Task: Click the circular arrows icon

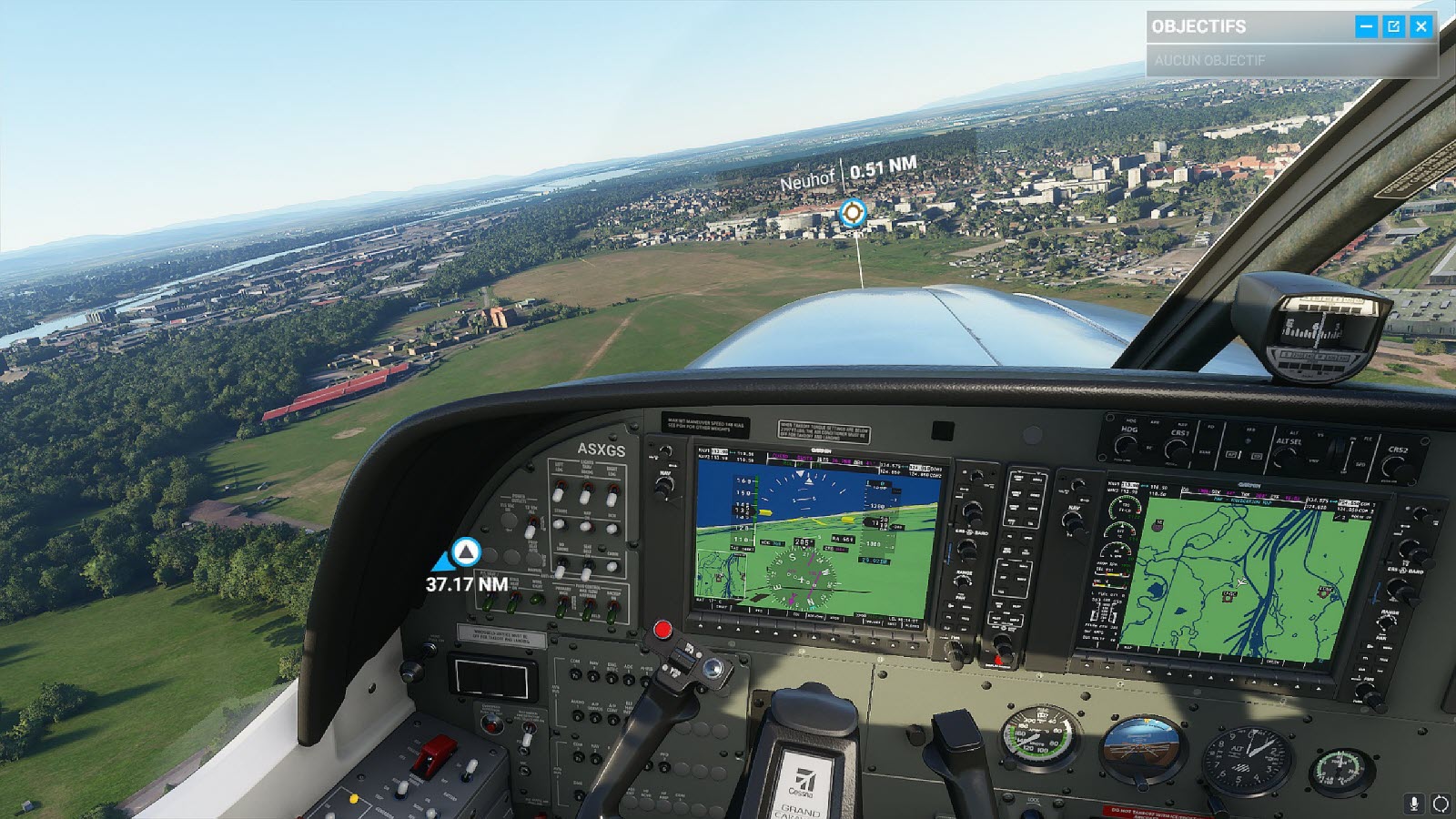Action: (1440, 803)
